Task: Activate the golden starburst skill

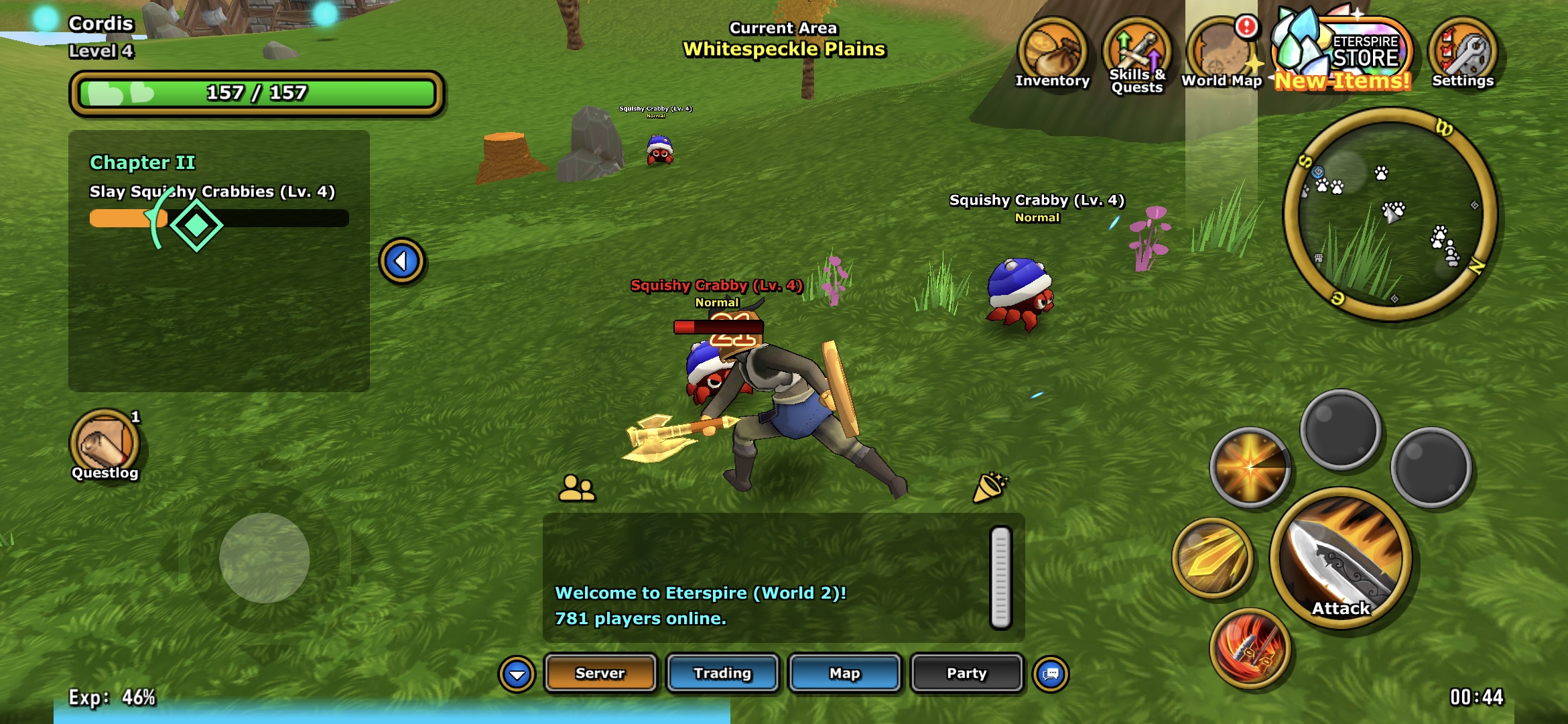Action: (1250, 467)
